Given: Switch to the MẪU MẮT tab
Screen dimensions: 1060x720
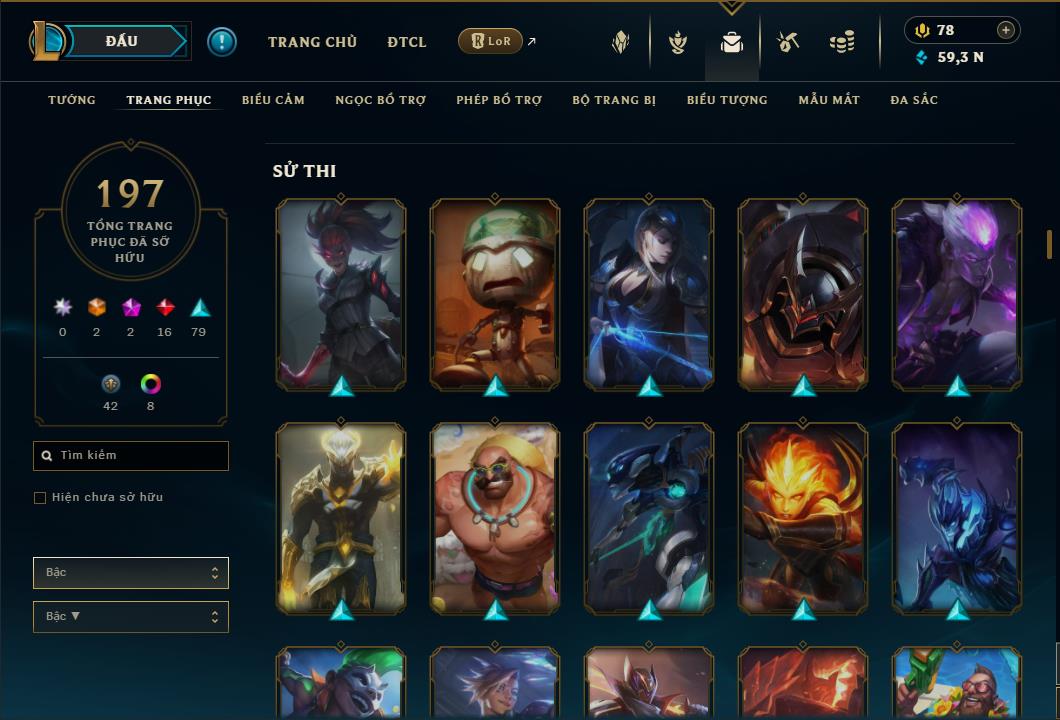Looking at the screenshot, I should coord(829,100).
